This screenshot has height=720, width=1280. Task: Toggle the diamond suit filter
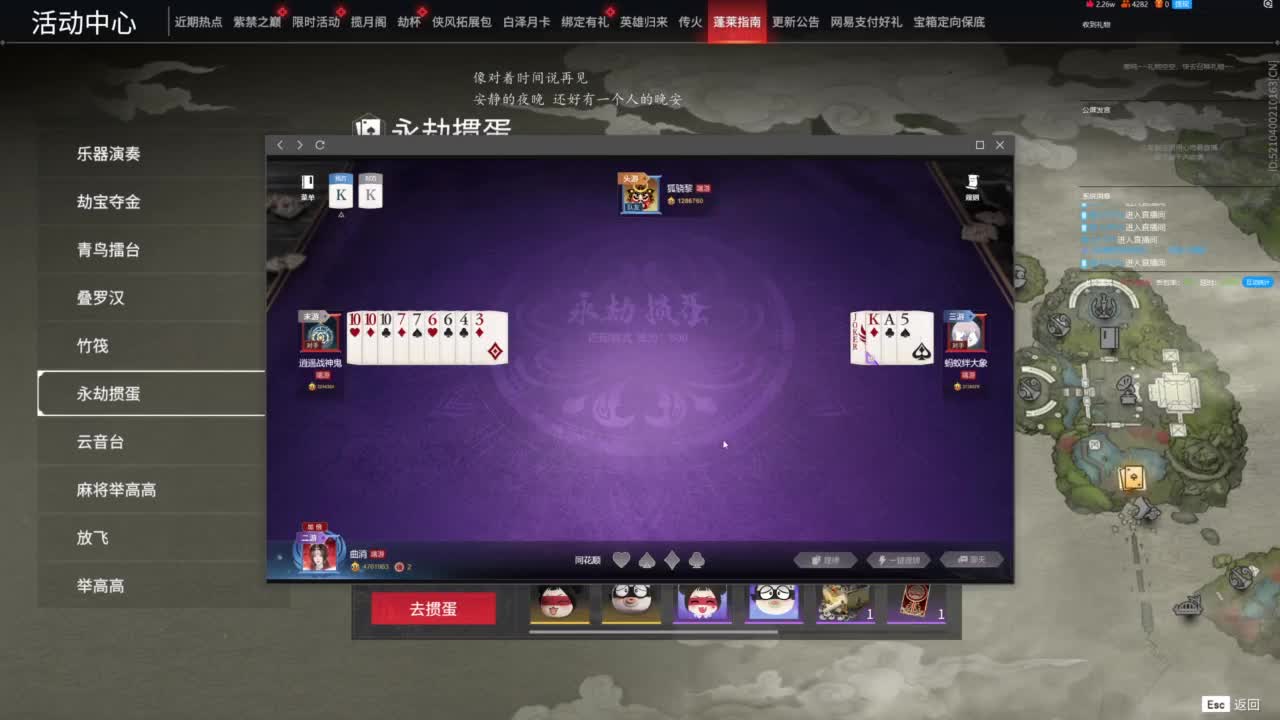tap(672, 560)
